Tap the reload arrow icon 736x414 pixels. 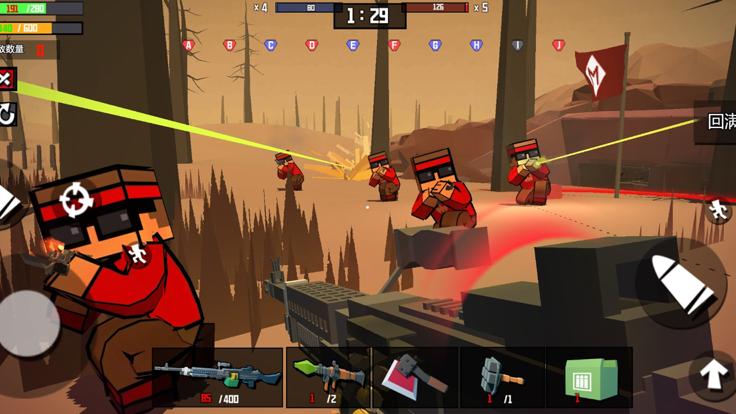pyautogui.click(x=7, y=114)
